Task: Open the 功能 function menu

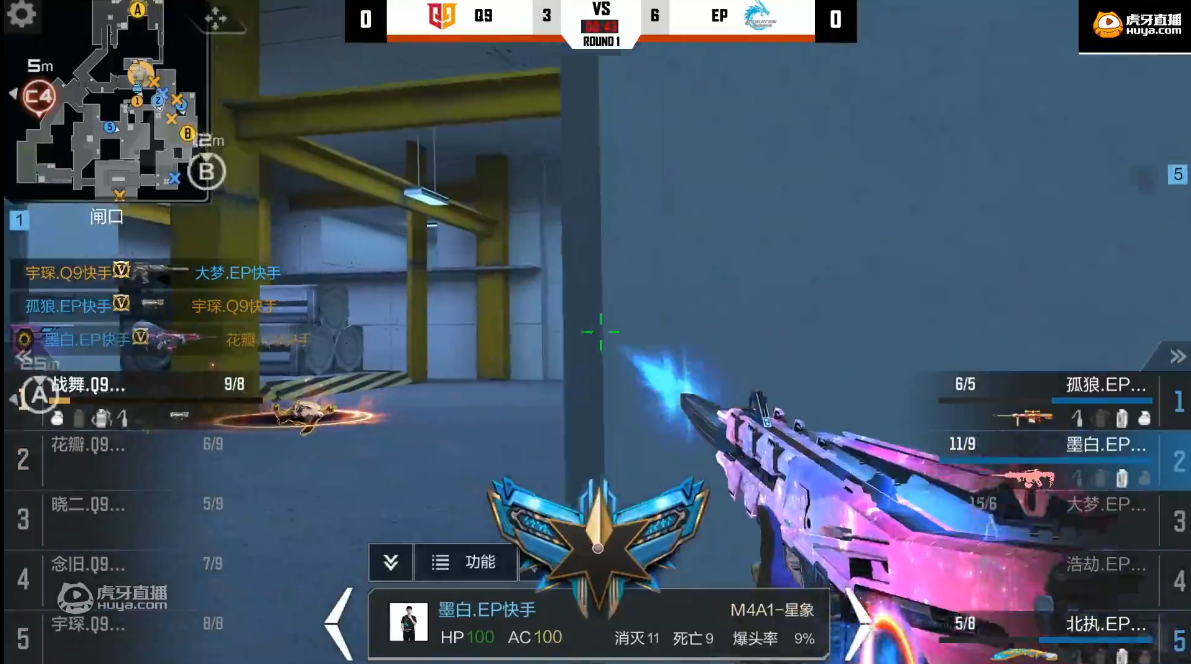Action: coord(465,562)
